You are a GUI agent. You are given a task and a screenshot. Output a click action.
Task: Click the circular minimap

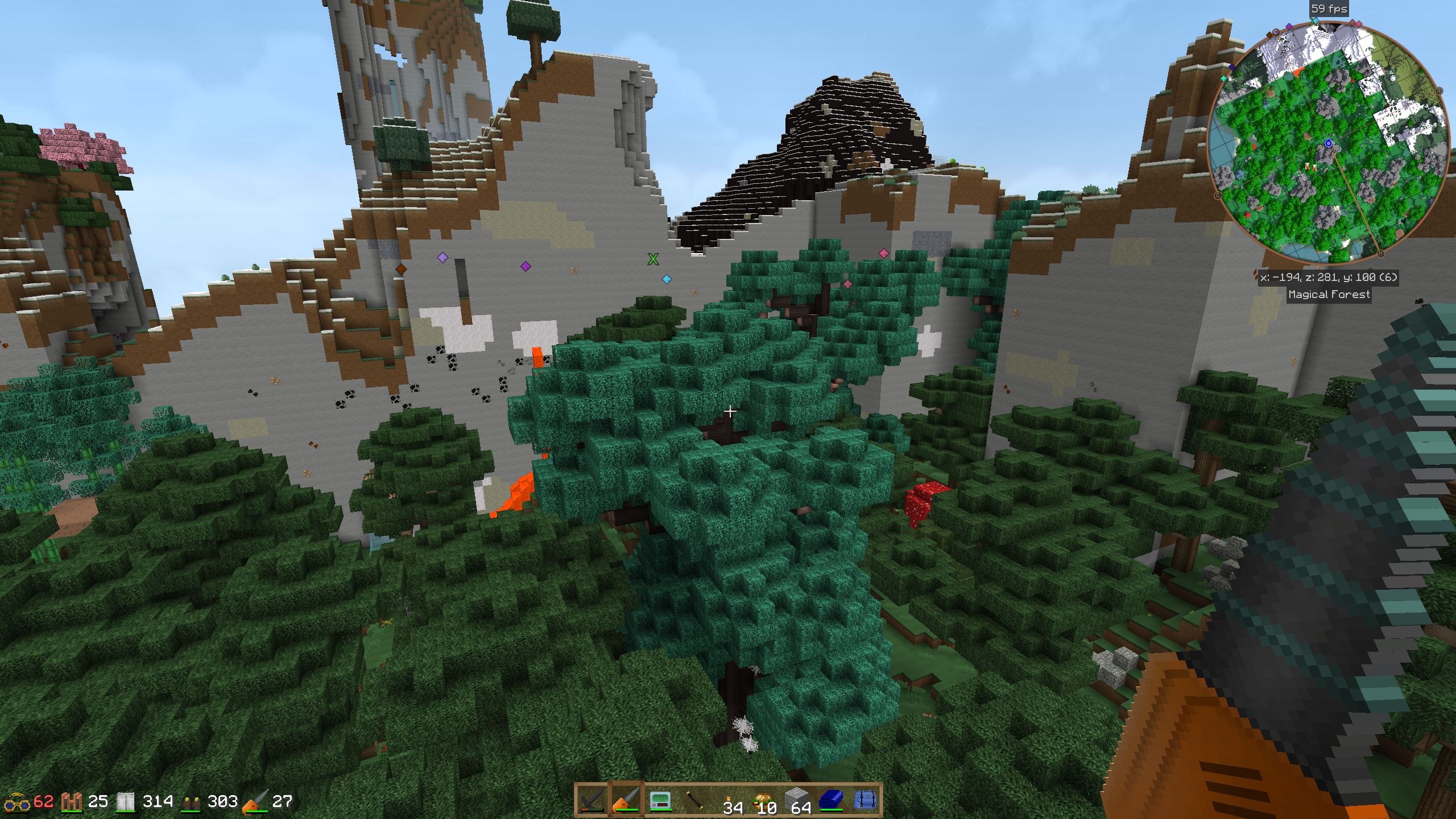pos(1328,142)
